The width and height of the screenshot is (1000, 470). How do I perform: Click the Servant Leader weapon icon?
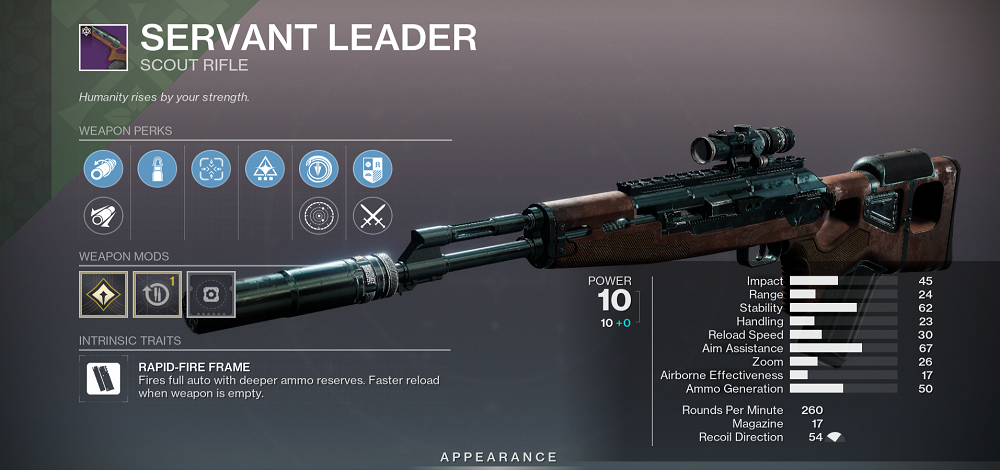click(103, 47)
